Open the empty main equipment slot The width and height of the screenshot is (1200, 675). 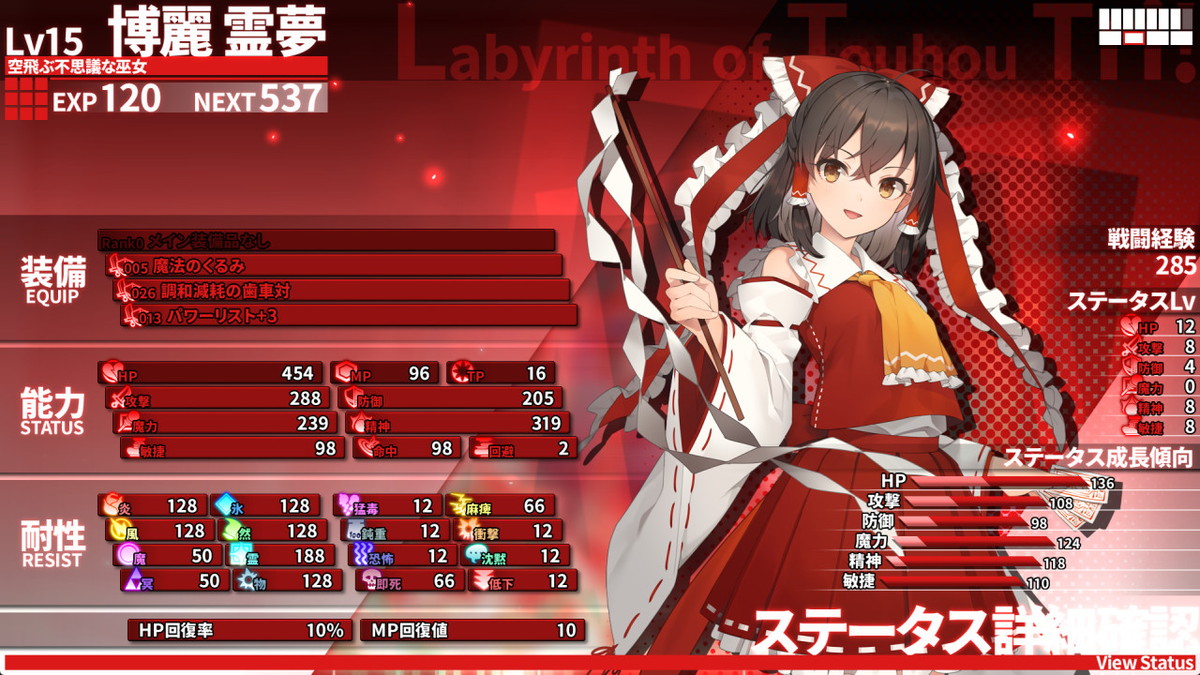[x=326, y=241]
